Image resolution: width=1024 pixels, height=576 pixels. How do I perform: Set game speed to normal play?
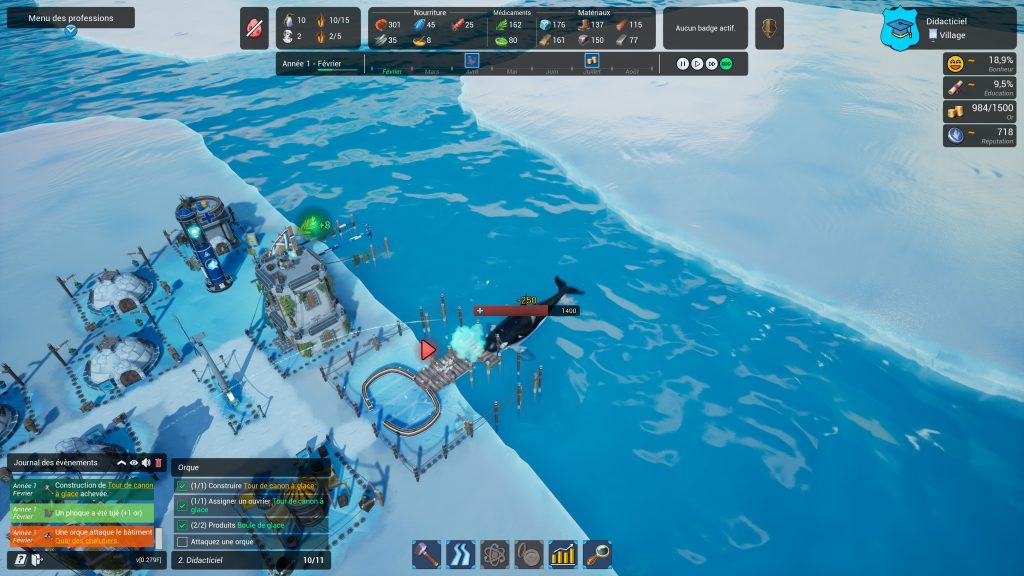coord(697,64)
